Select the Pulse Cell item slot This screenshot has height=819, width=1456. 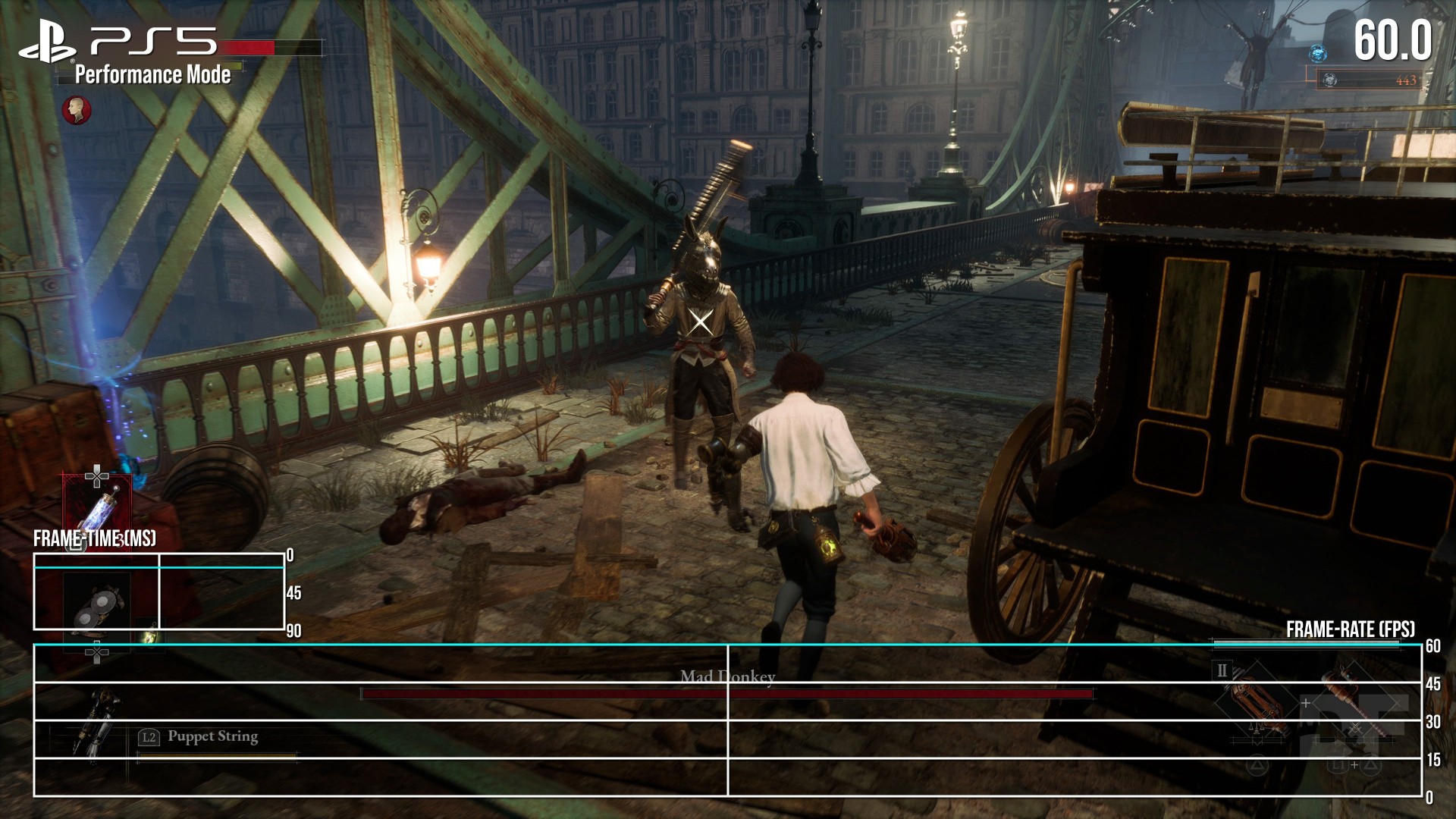click(98, 506)
